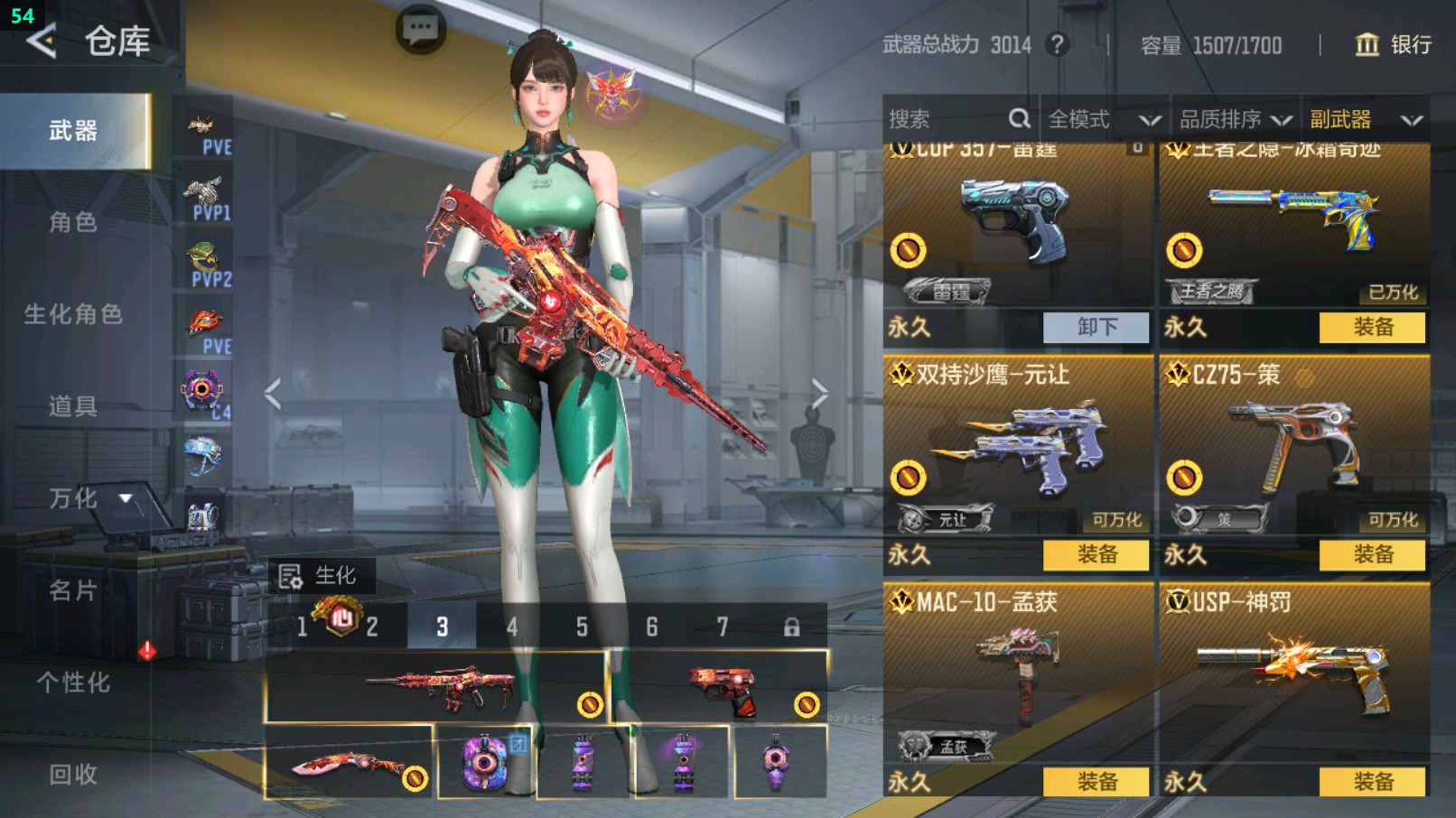Select loadout slot number 5
The width and height of the screenshot is (1456, 818).
pyautogui.click(x=582, y=627)
